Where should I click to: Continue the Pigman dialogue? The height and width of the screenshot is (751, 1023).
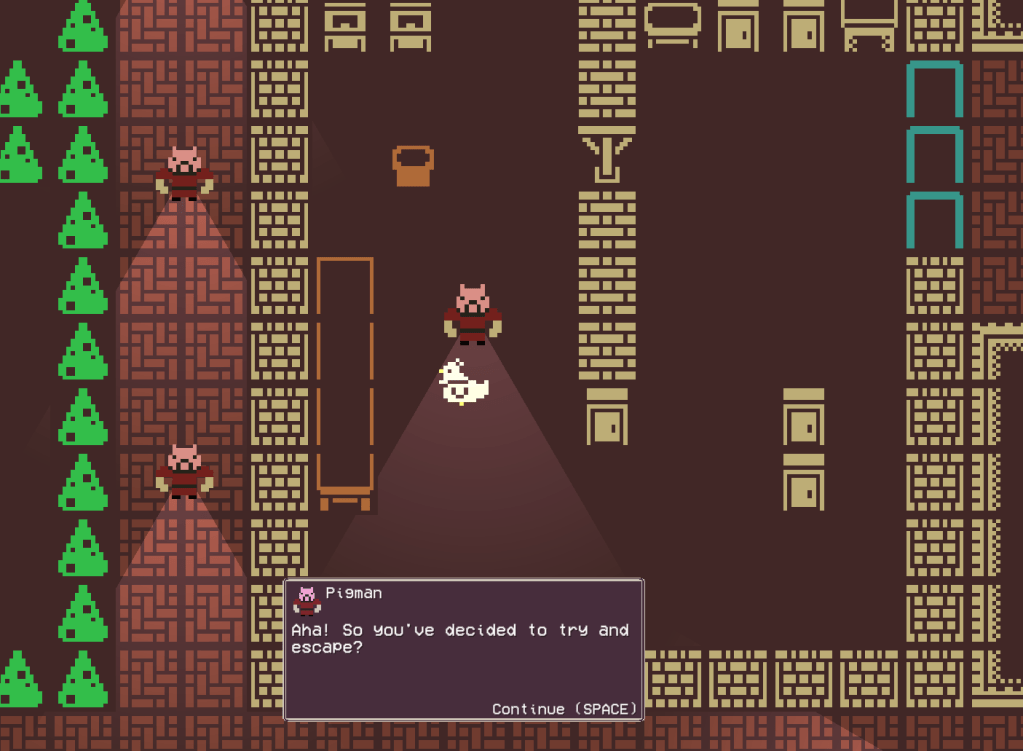[564, 708]
